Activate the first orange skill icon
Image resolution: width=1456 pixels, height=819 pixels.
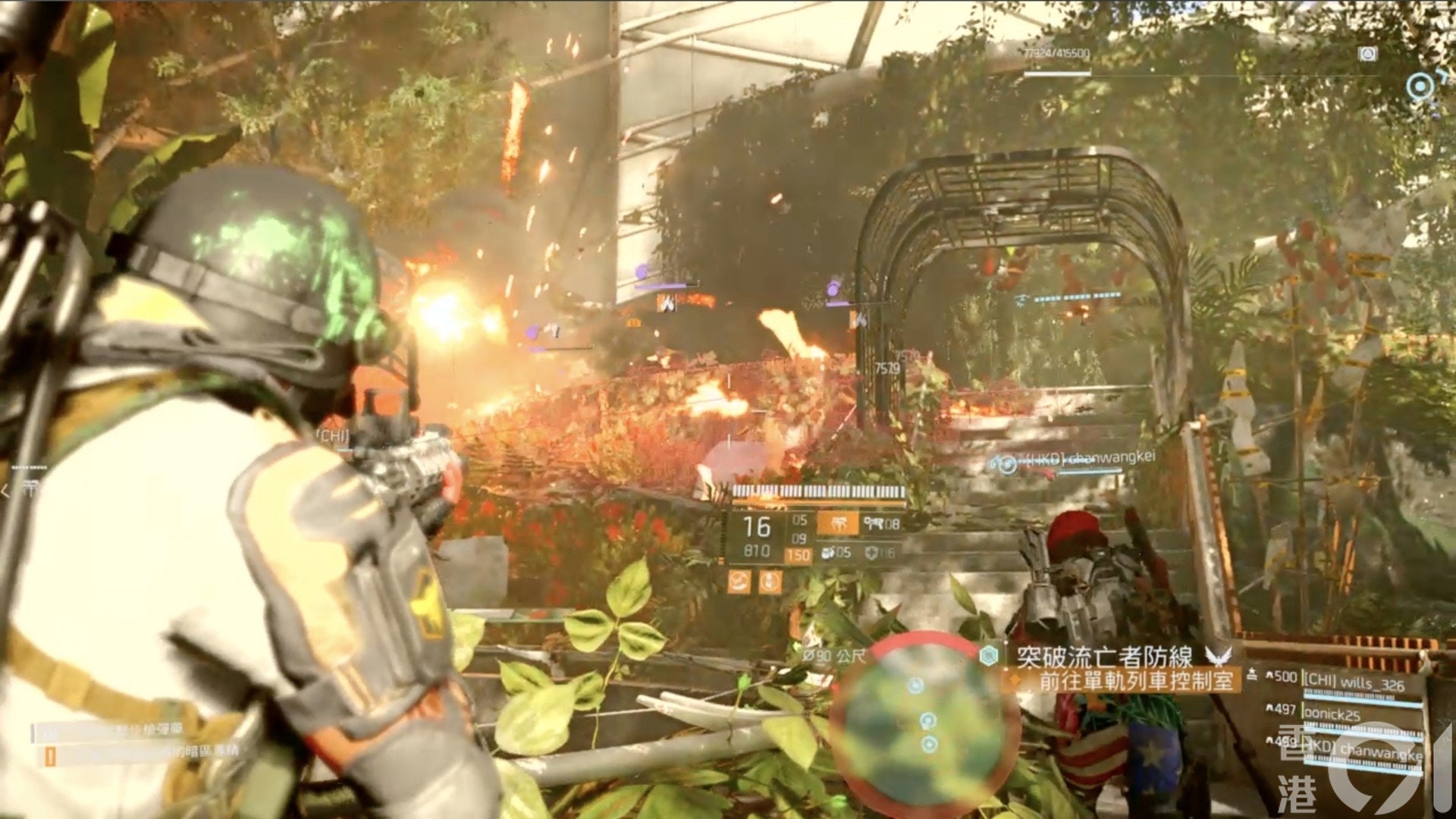[739, 582]
